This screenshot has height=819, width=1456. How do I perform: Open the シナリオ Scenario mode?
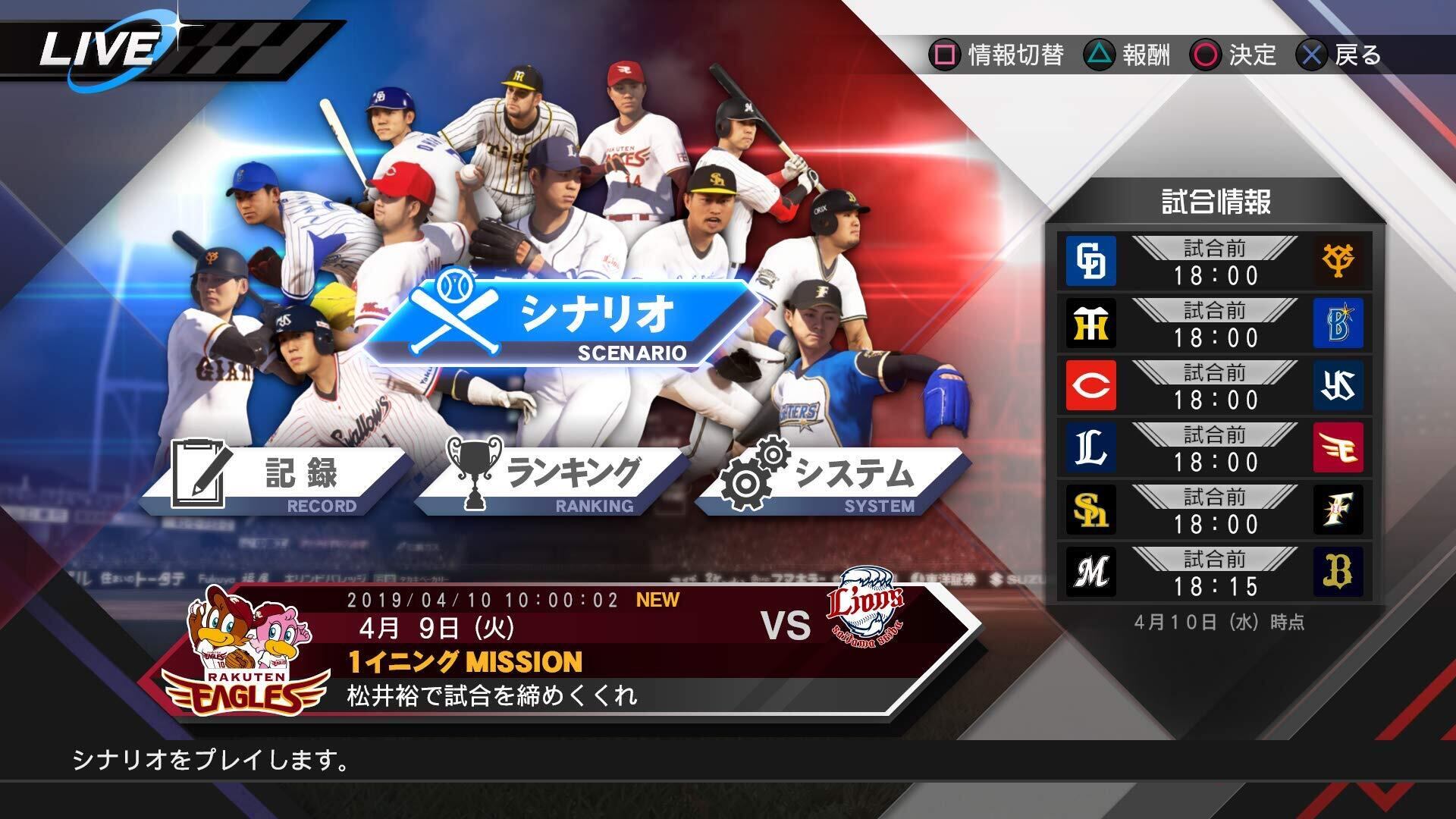pyautogui.click(x=561, y=323)
